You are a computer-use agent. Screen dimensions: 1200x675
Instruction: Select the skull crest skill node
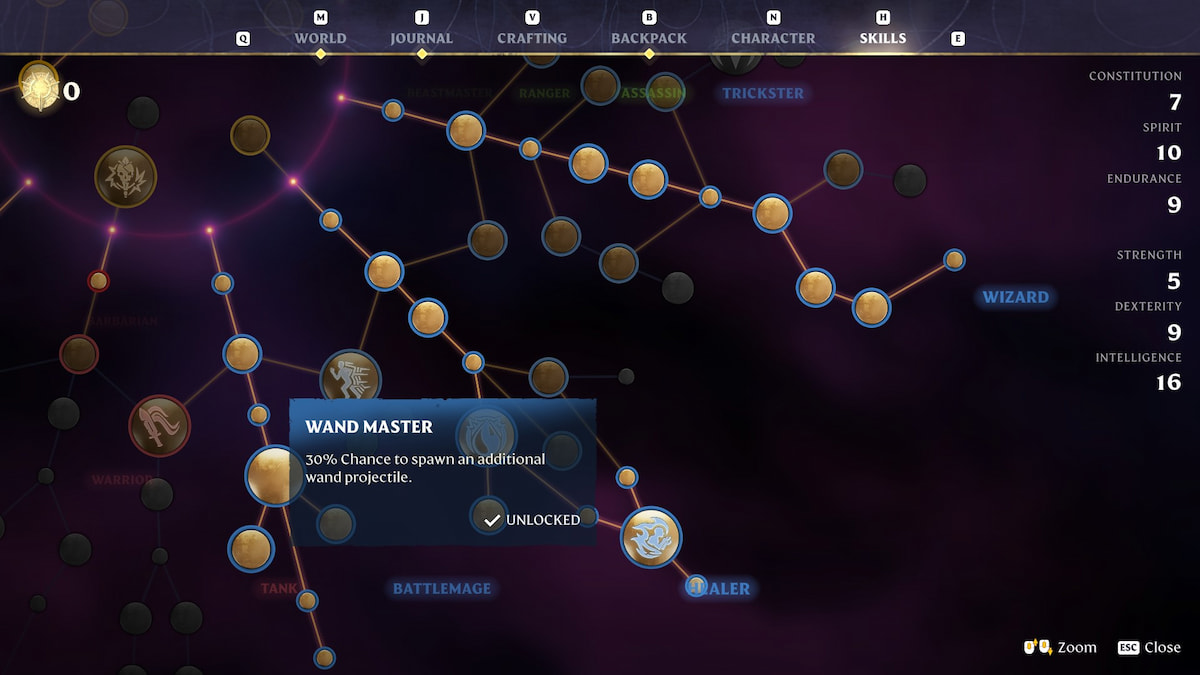[x=125, y=177]
